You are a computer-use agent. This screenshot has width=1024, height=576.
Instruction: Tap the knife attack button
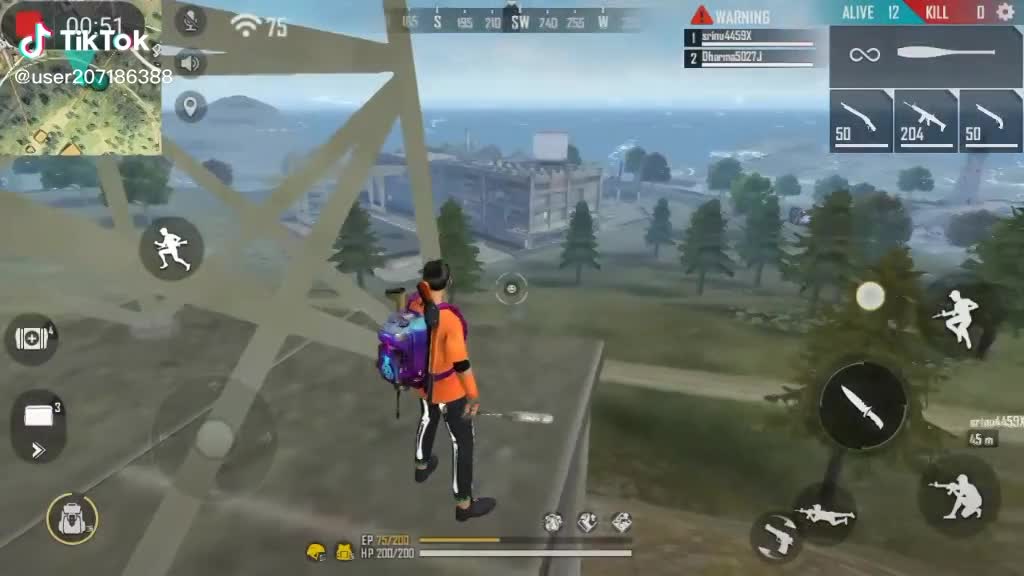tap(862, 405)
